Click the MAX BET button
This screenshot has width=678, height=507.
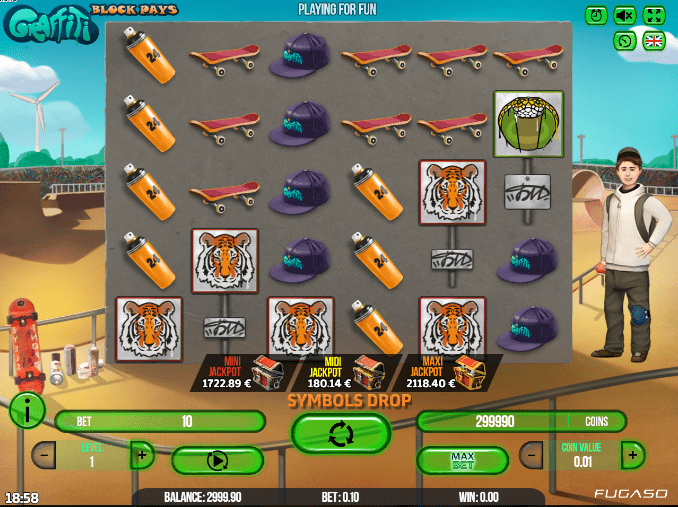[461, 460]
